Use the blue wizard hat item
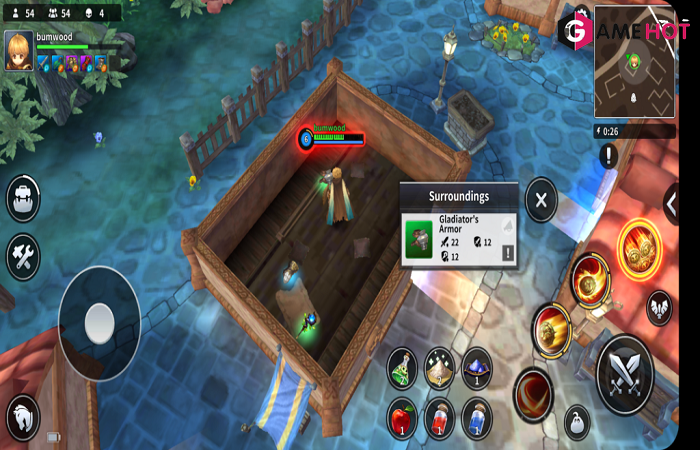Viewport: 700px width, 450px height. pos(476,367)
